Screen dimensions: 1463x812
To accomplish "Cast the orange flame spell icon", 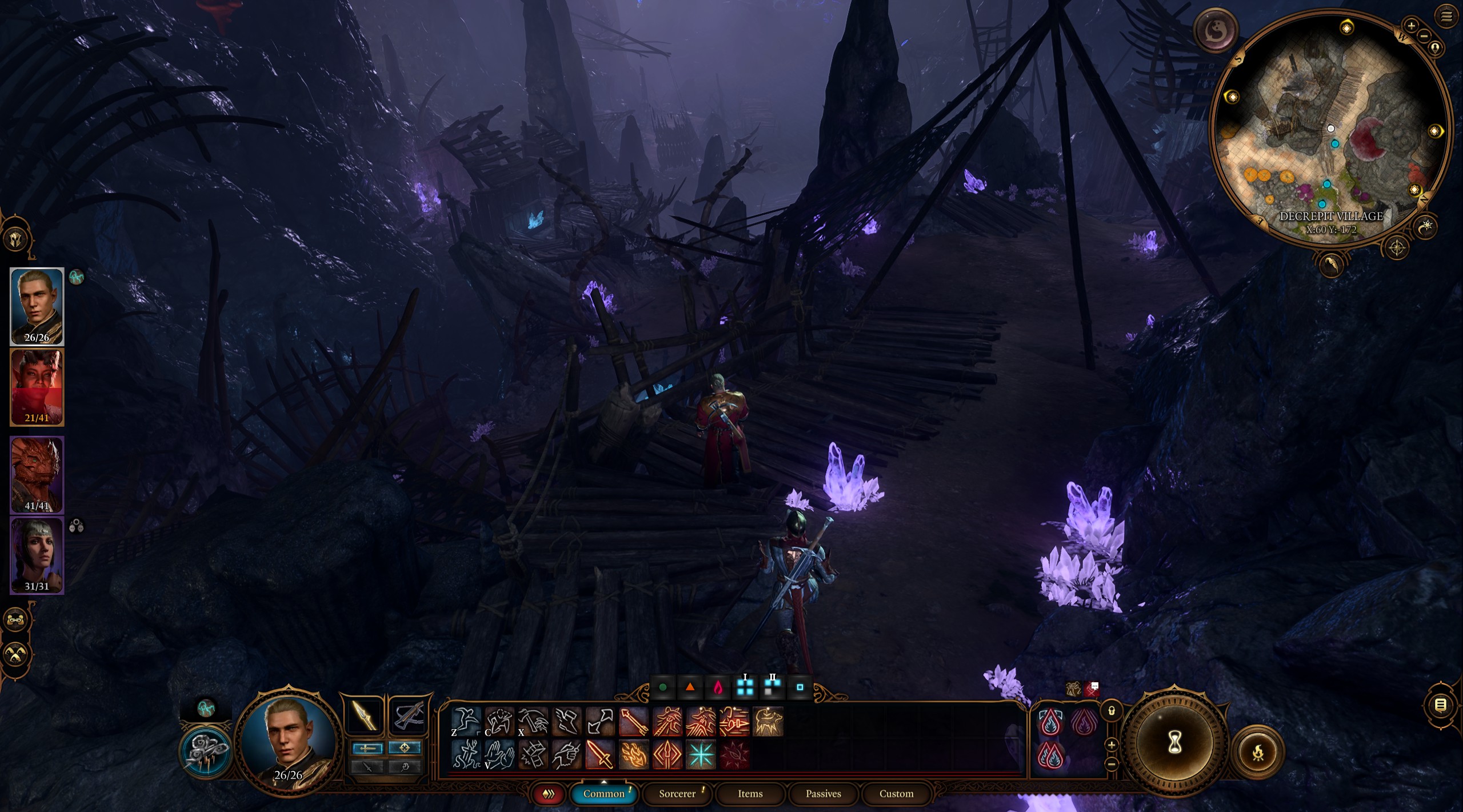I will (x=633, y=754).
